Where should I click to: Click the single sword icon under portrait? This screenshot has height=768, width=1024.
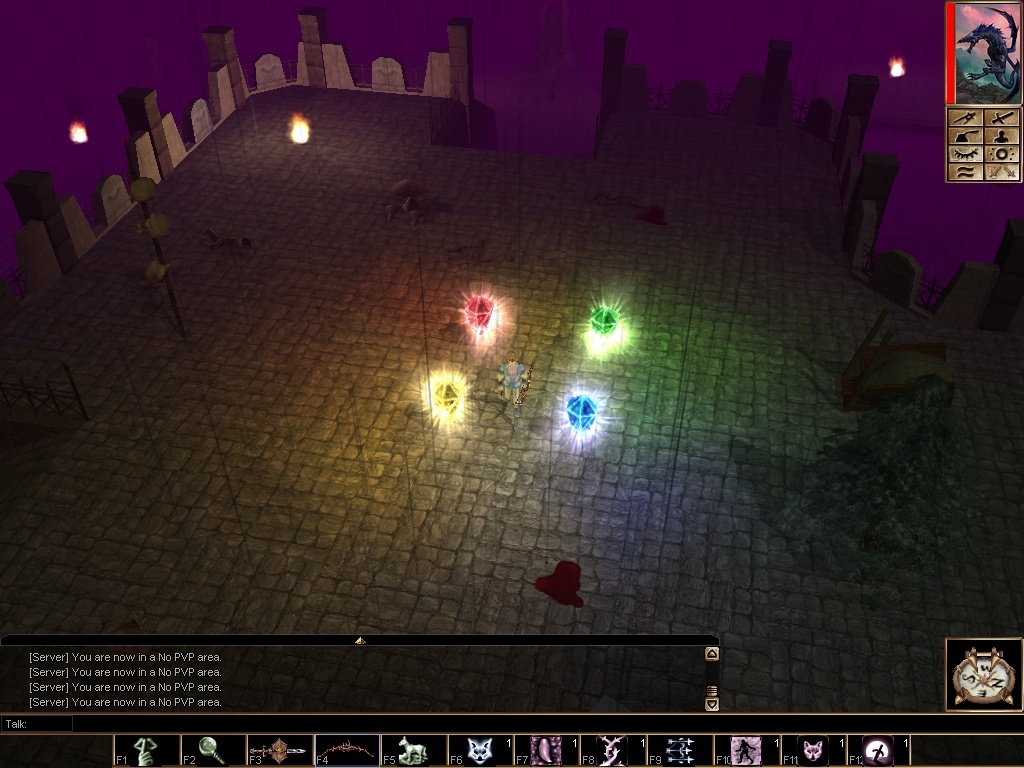[1000, 118]
